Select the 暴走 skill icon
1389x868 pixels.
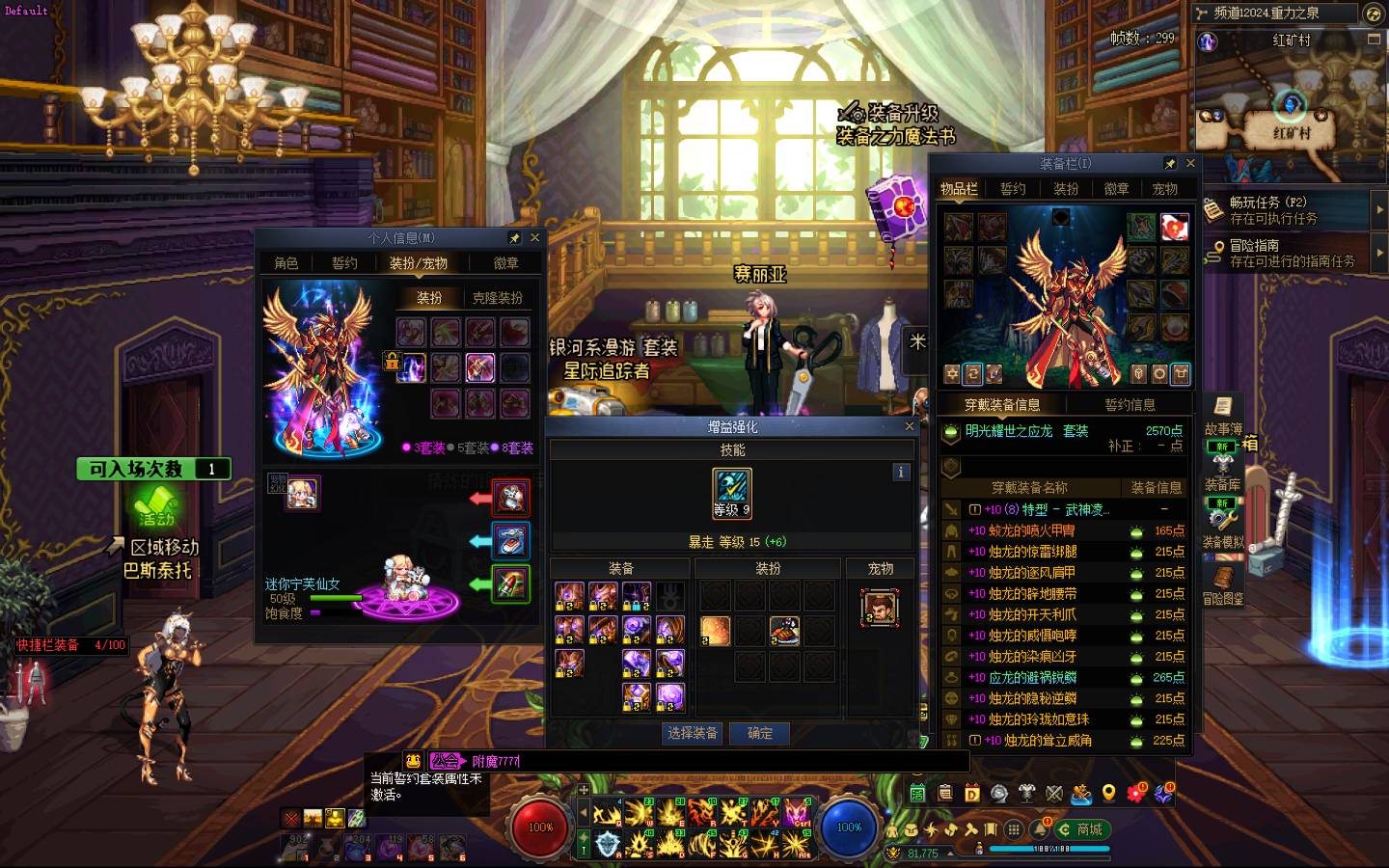click(x=732, y=488)
